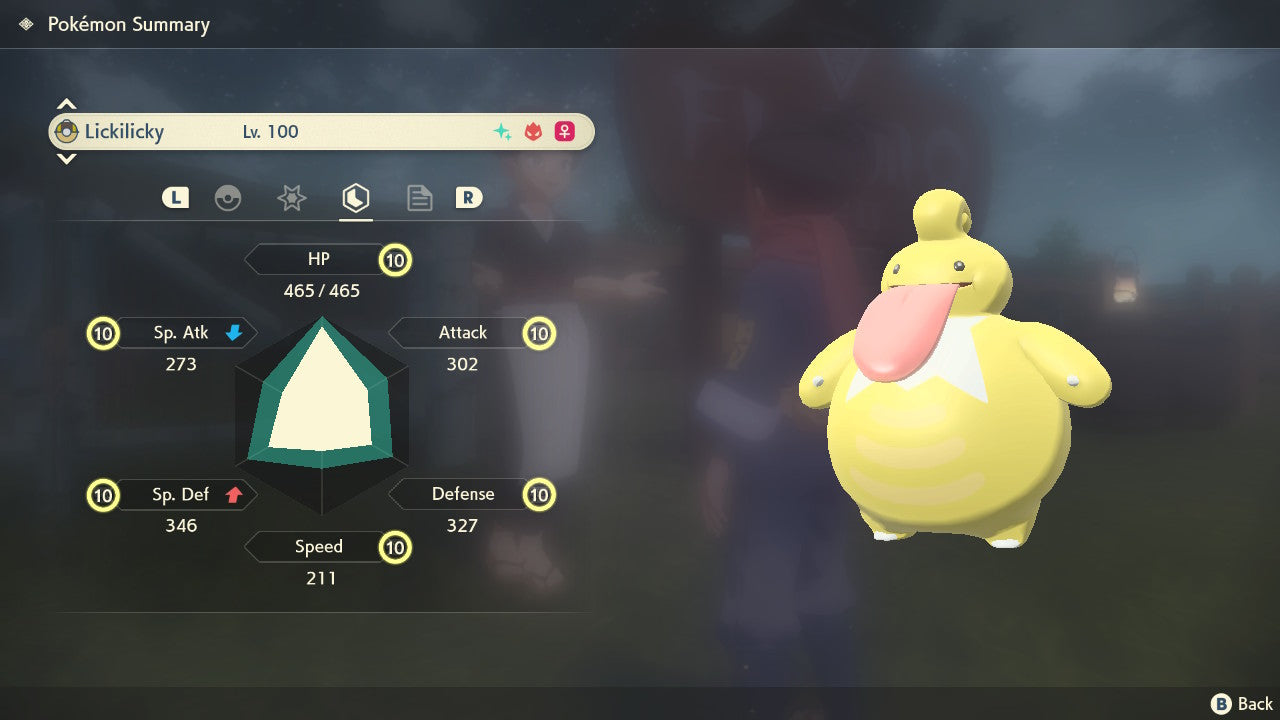Click the HP stat label

click(318, 259)
